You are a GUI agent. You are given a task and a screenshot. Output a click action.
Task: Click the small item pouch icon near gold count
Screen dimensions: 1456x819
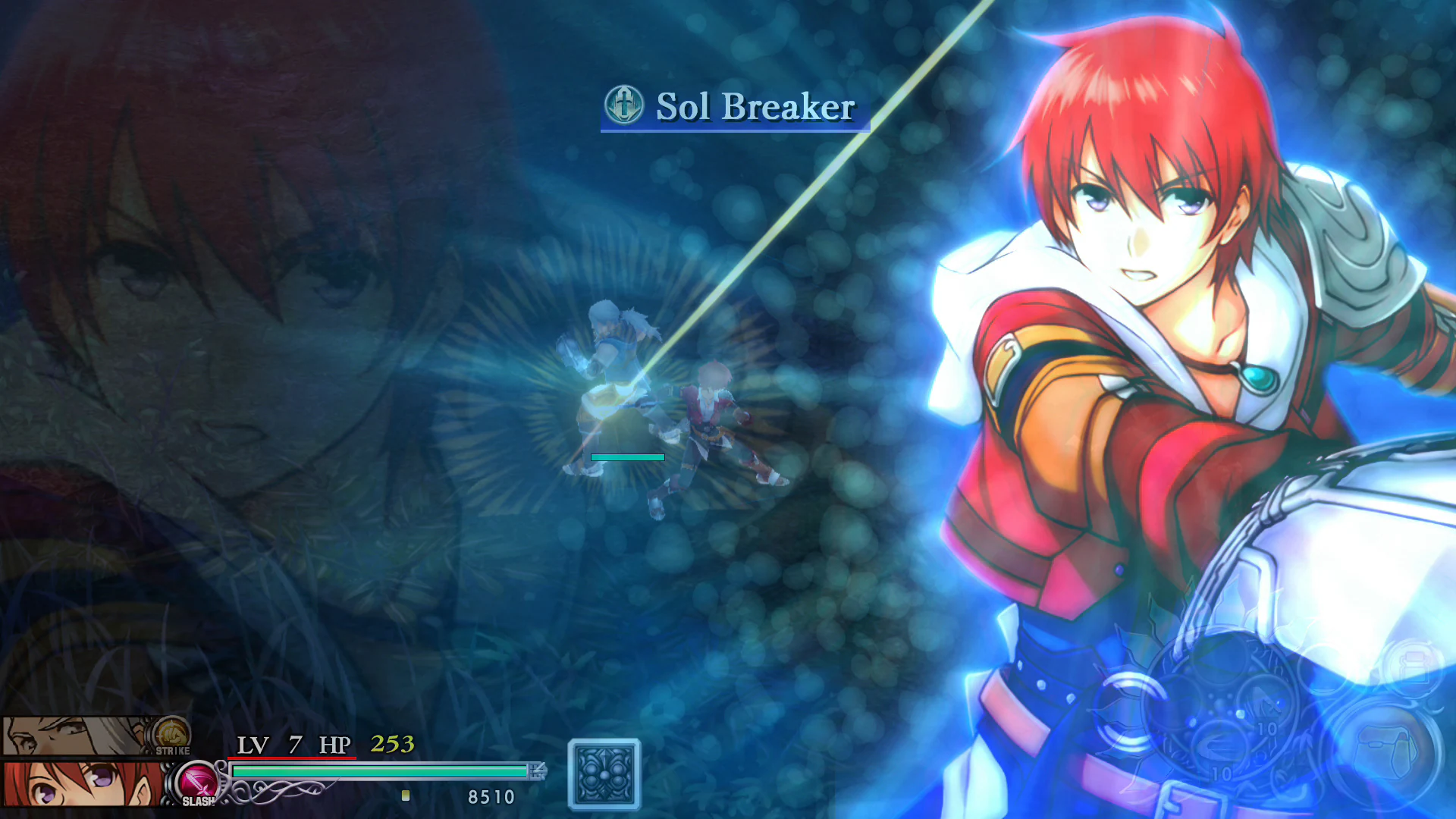[x=404, y=797]
